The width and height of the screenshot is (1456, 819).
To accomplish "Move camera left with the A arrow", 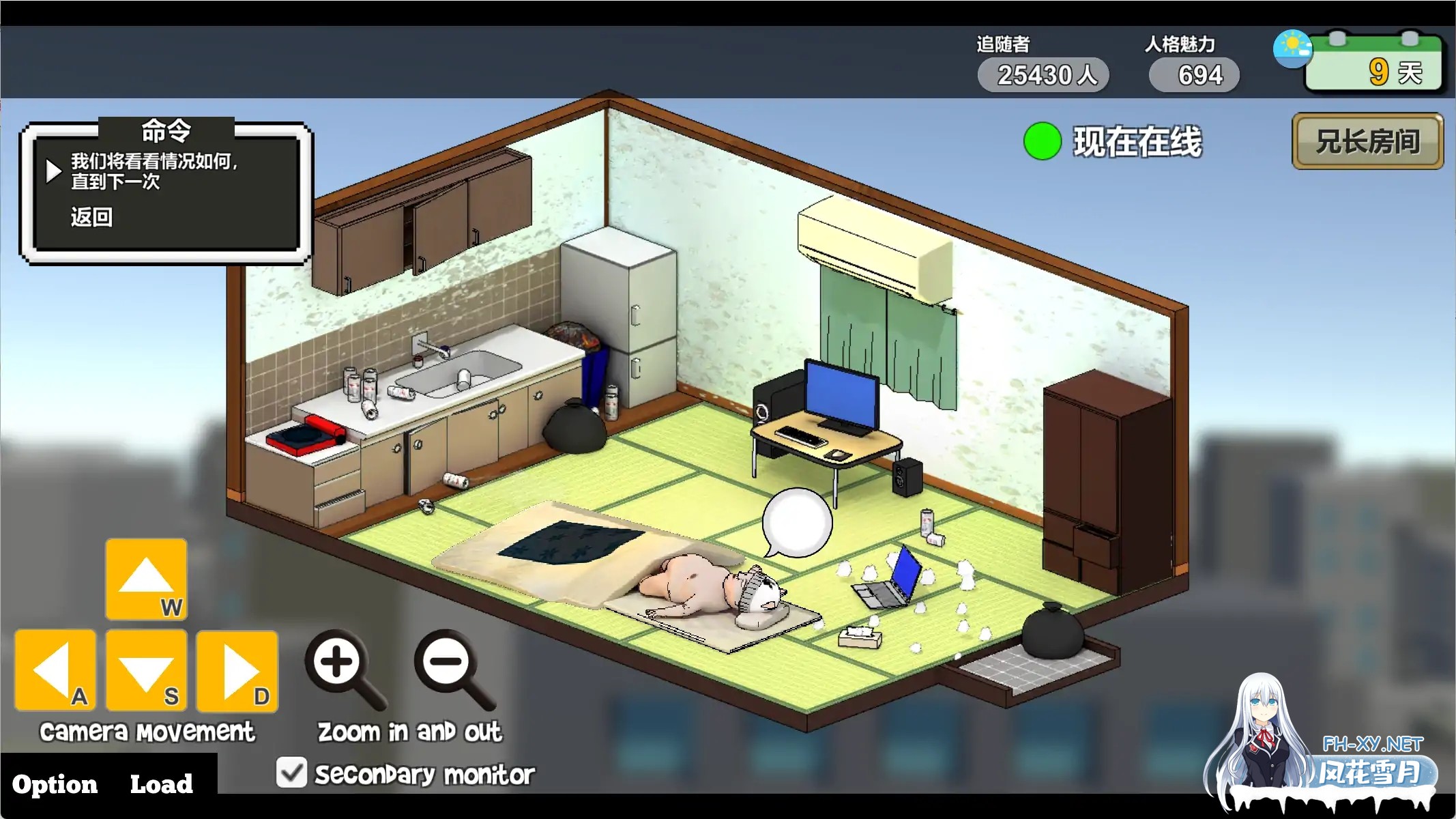I will pos(55,670).
